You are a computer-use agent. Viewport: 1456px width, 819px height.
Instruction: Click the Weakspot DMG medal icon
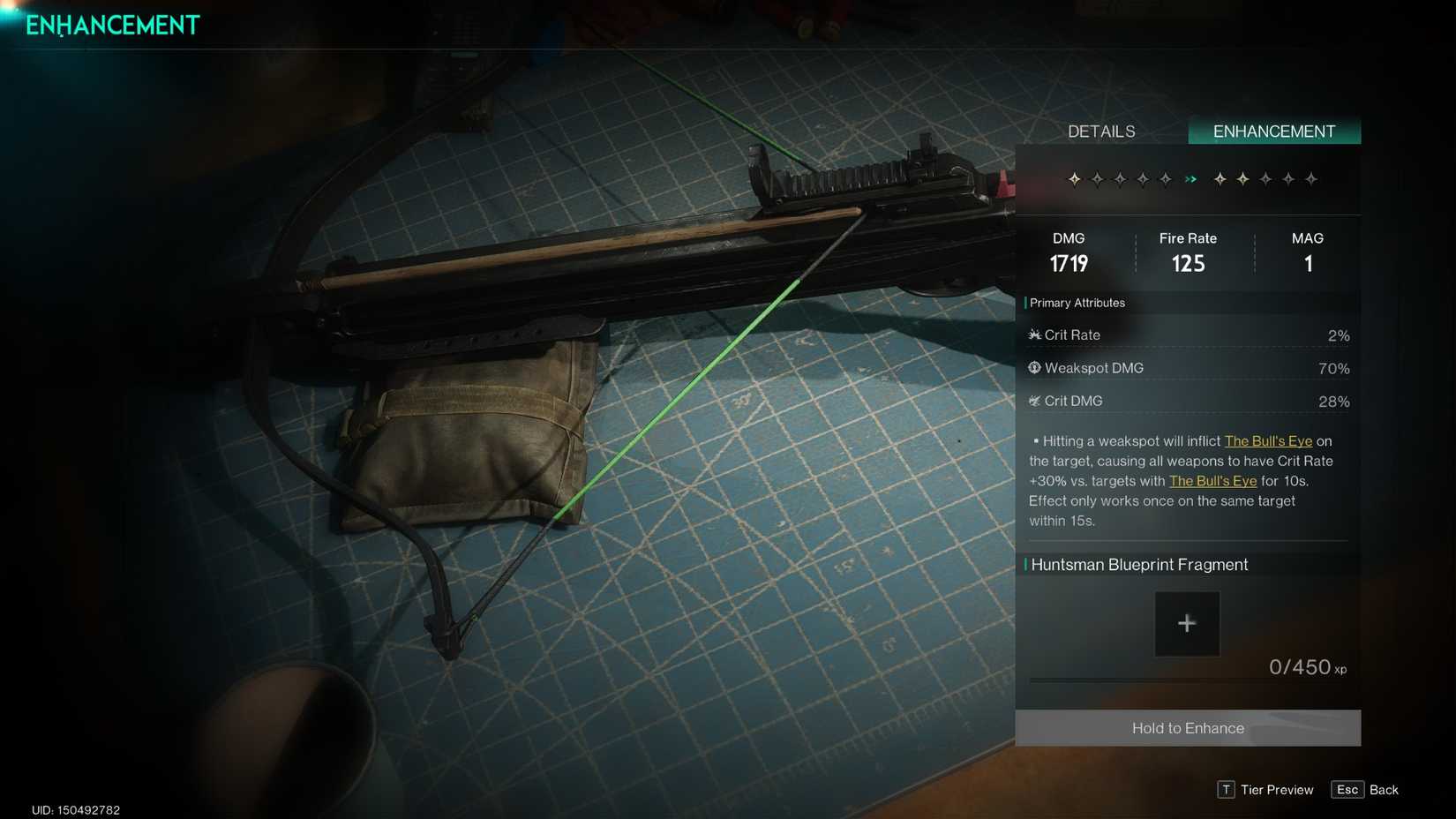[1033, 368]
